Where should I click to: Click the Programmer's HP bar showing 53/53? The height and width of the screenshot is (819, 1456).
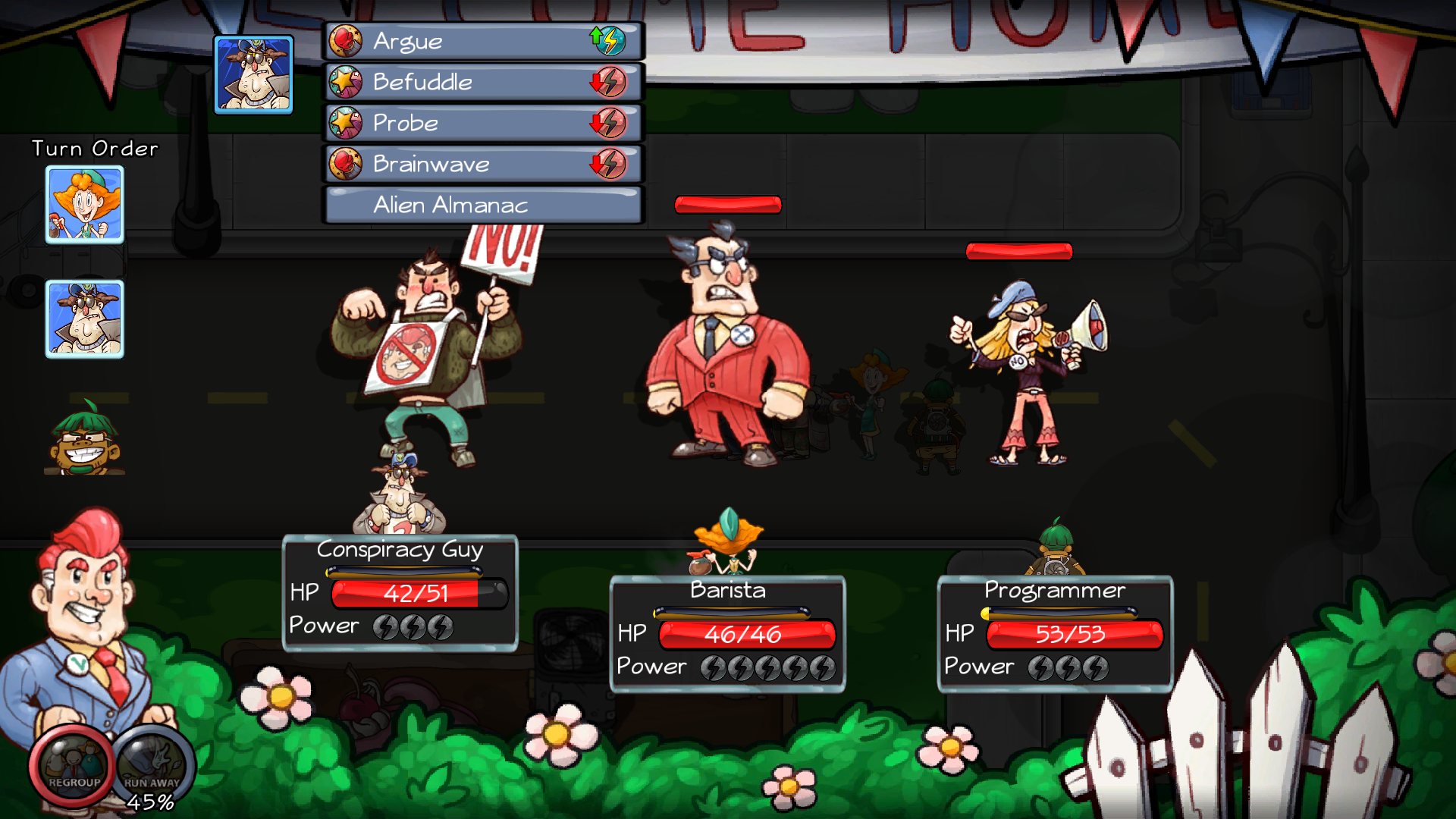click(1075, 635)
